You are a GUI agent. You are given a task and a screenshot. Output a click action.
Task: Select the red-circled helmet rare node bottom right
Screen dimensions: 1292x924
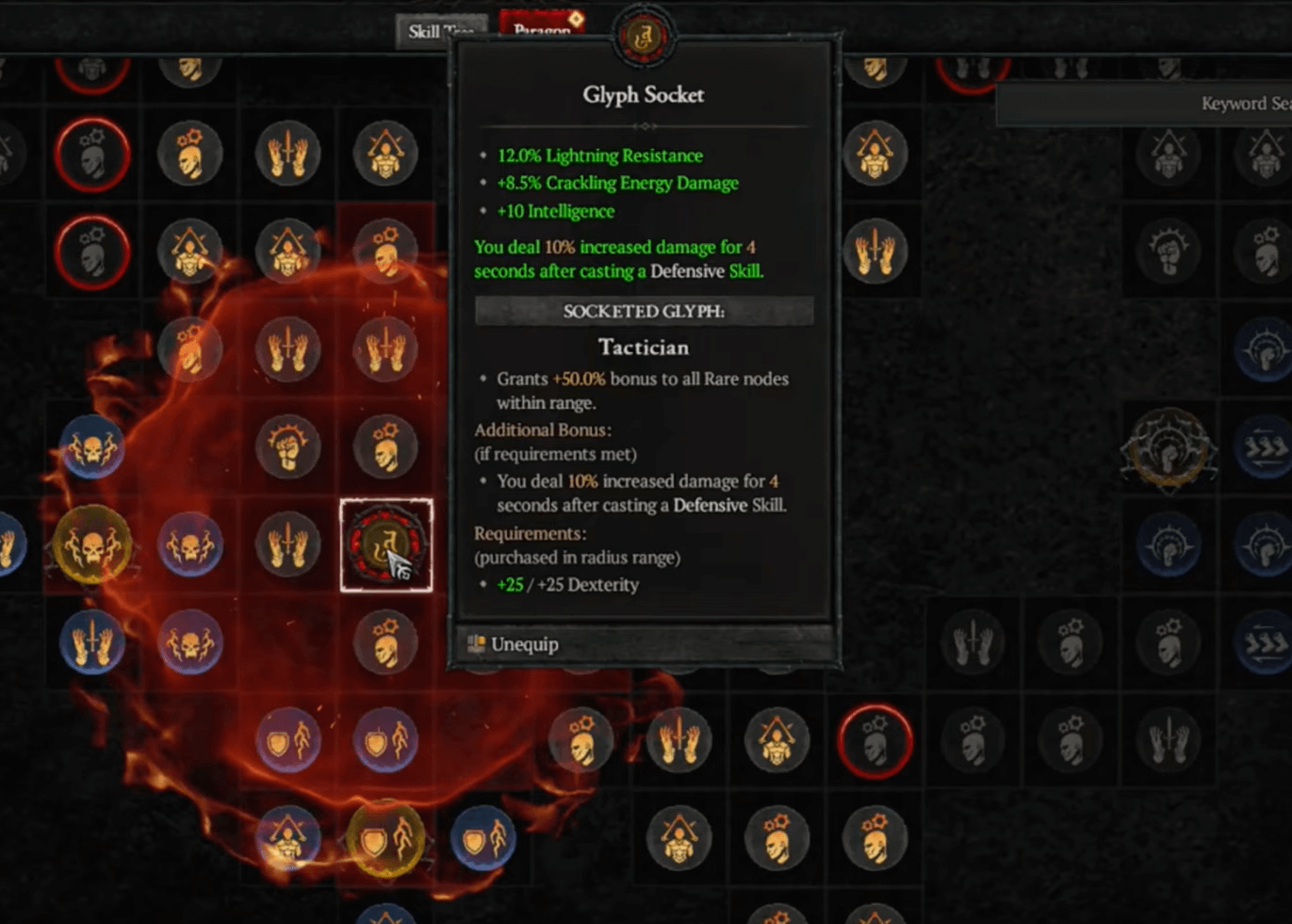[874, 740]
